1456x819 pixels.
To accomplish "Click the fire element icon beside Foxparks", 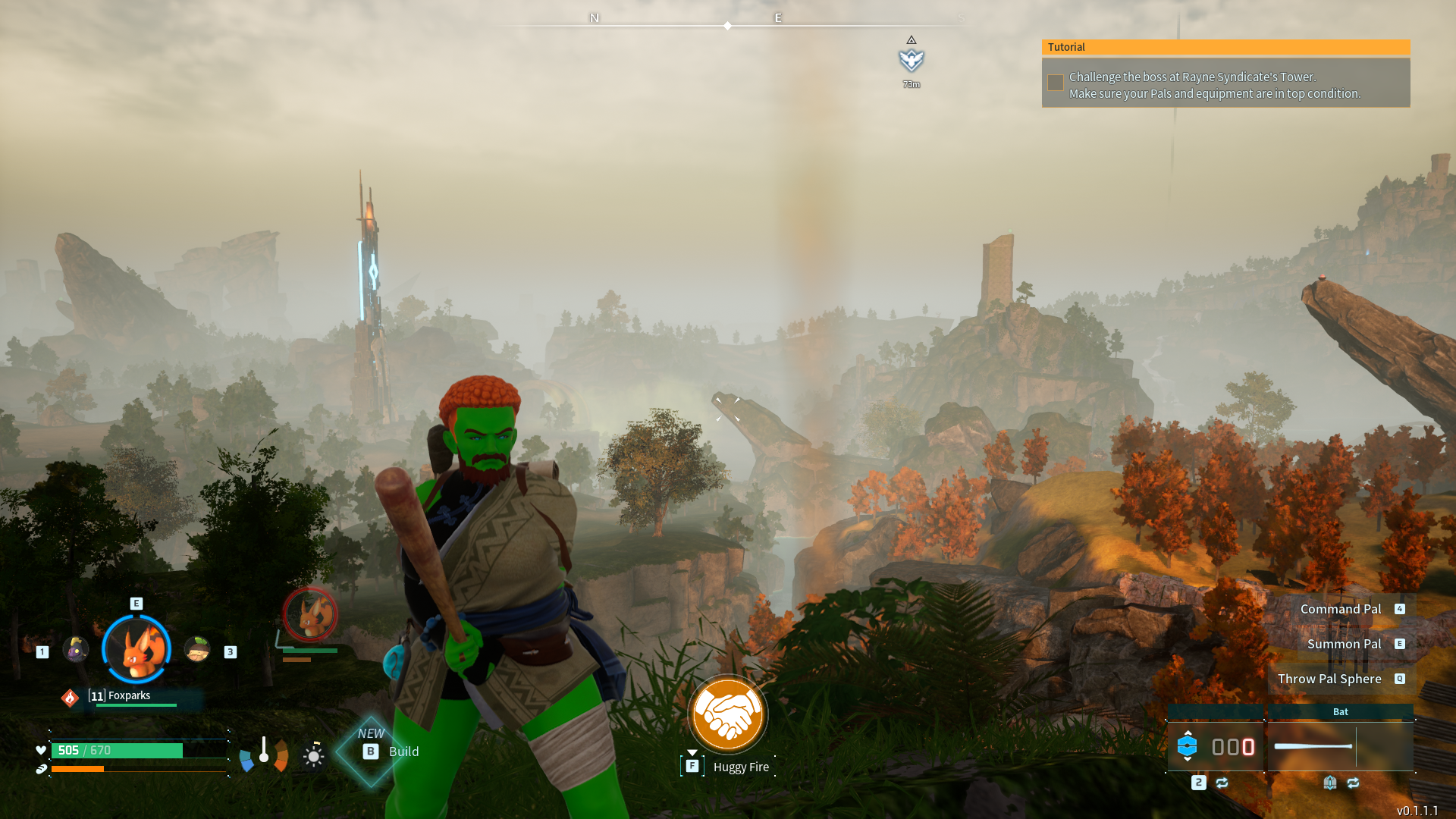I will (x=70, y=697).
